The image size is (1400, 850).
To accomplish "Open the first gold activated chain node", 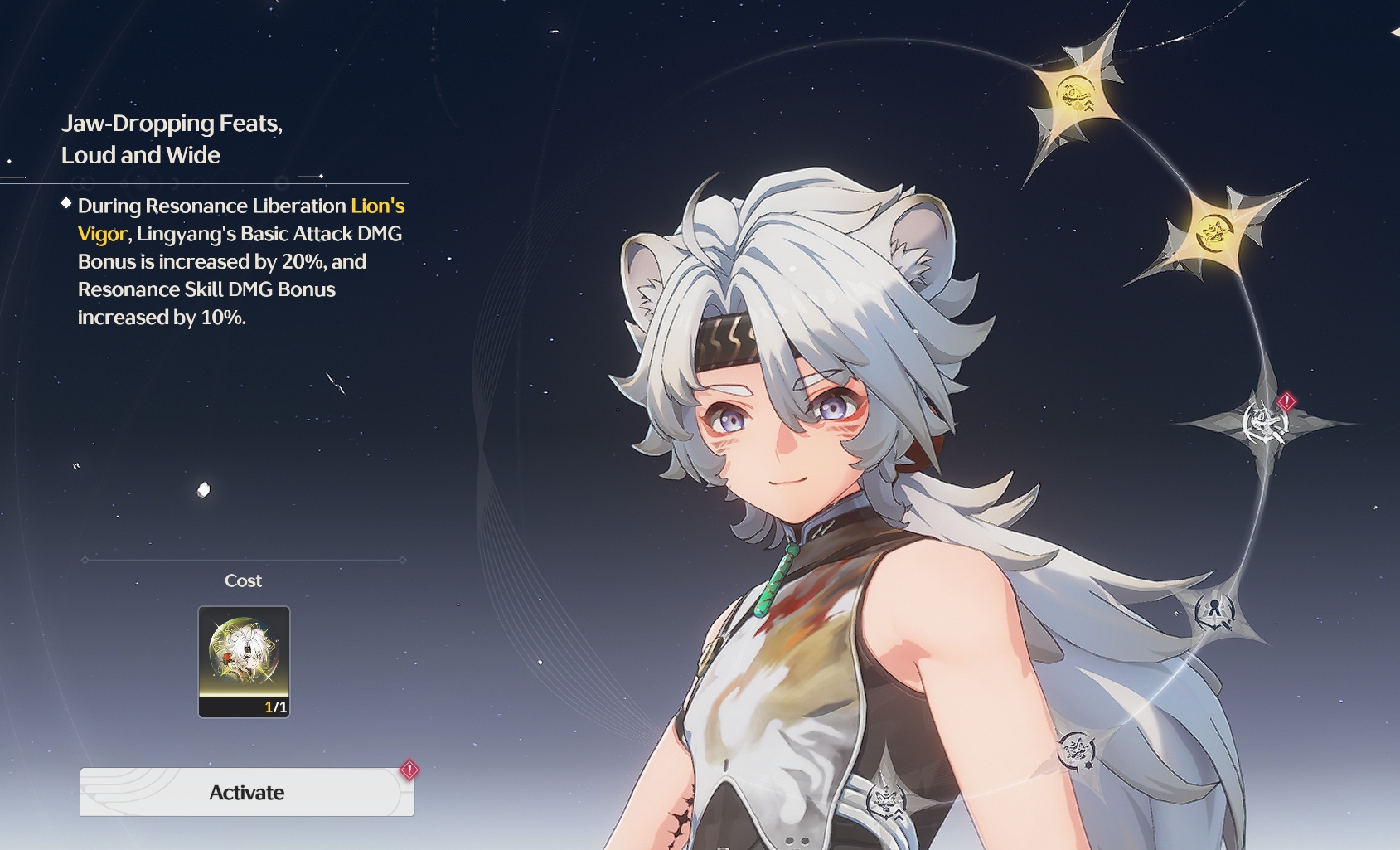I will click(x=1077, y=95).
